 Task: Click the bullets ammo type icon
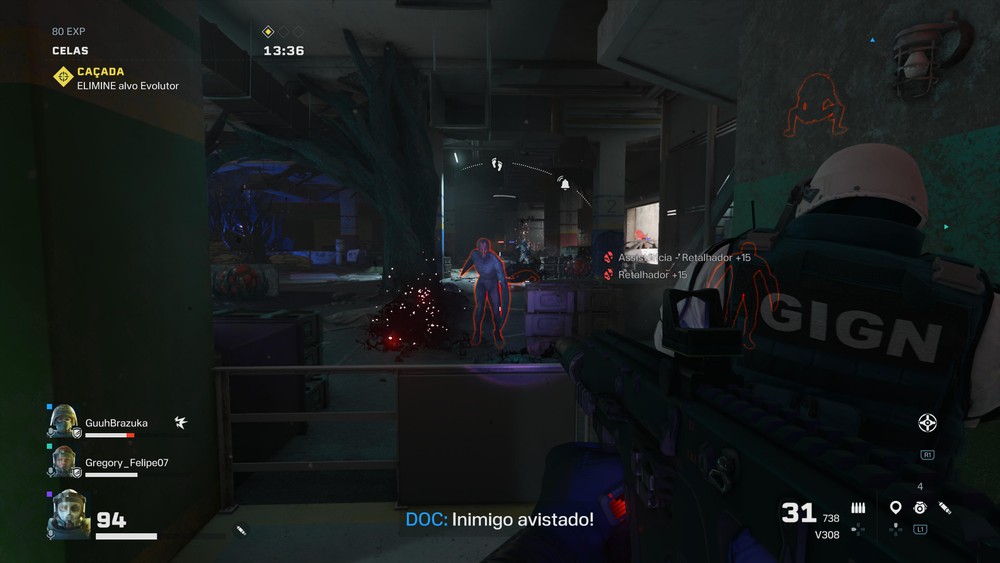point(858,508)
